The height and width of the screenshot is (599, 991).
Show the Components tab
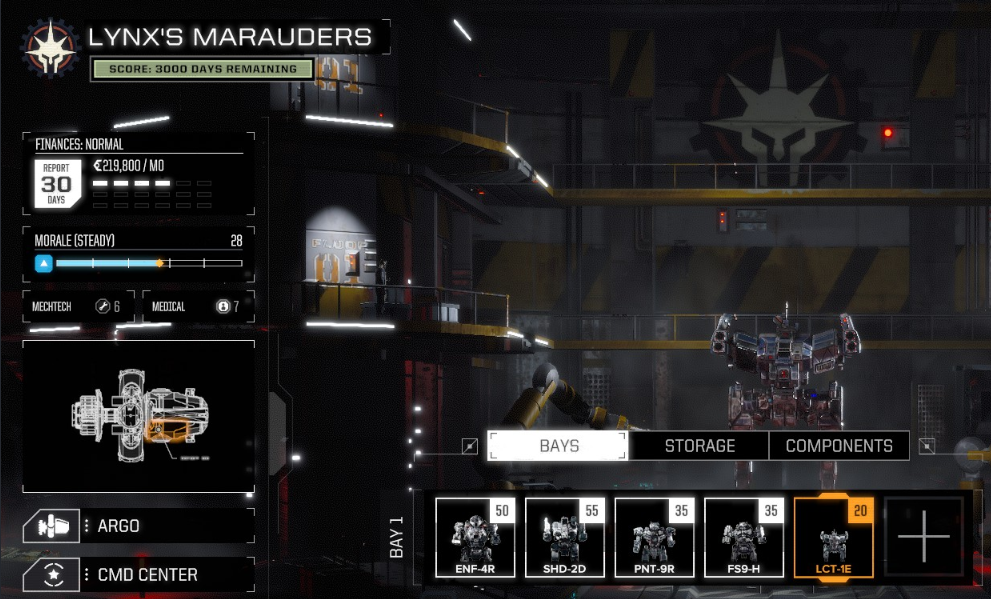tap(839, 446)
